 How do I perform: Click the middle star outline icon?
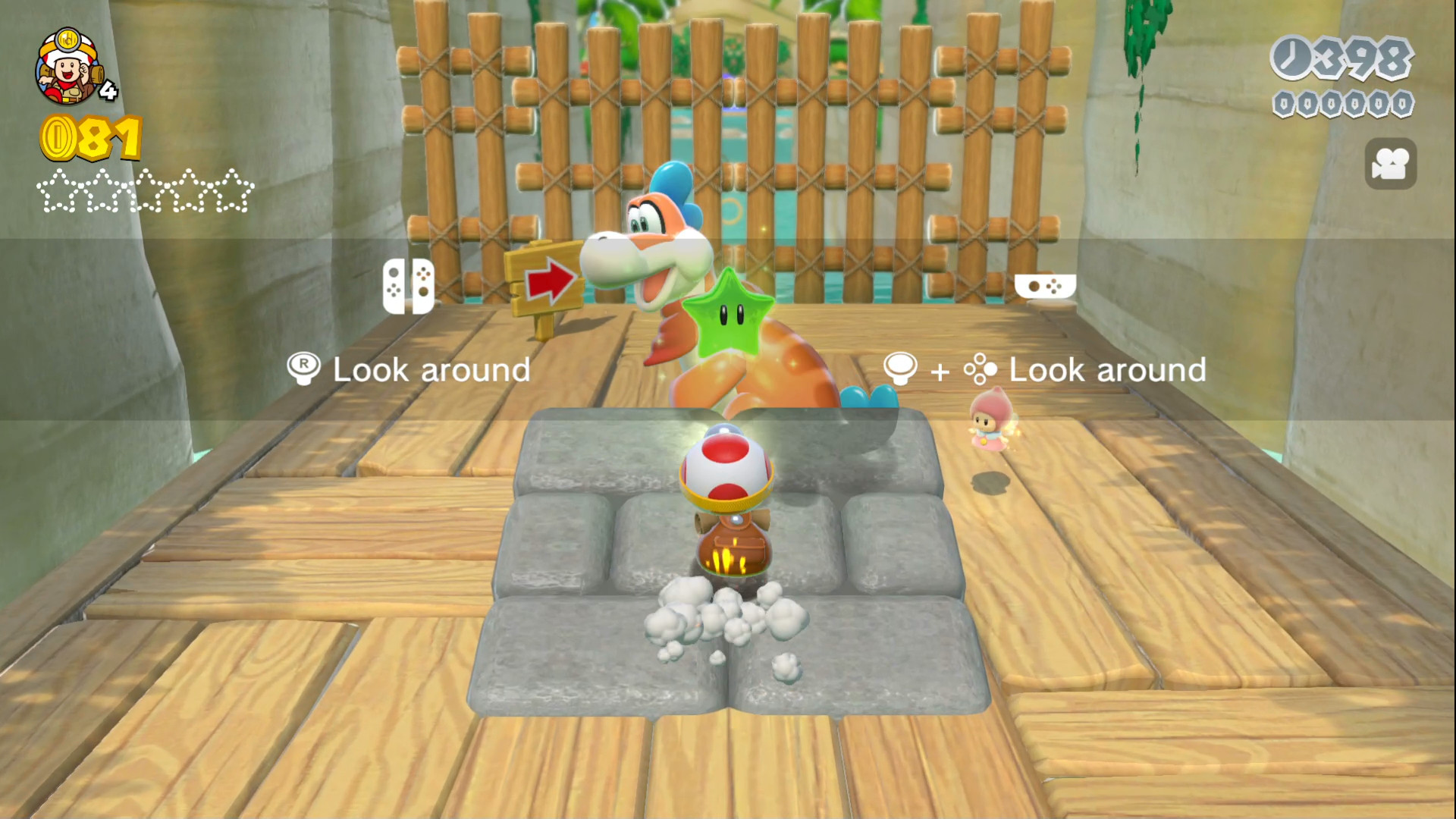coord(146,191)
